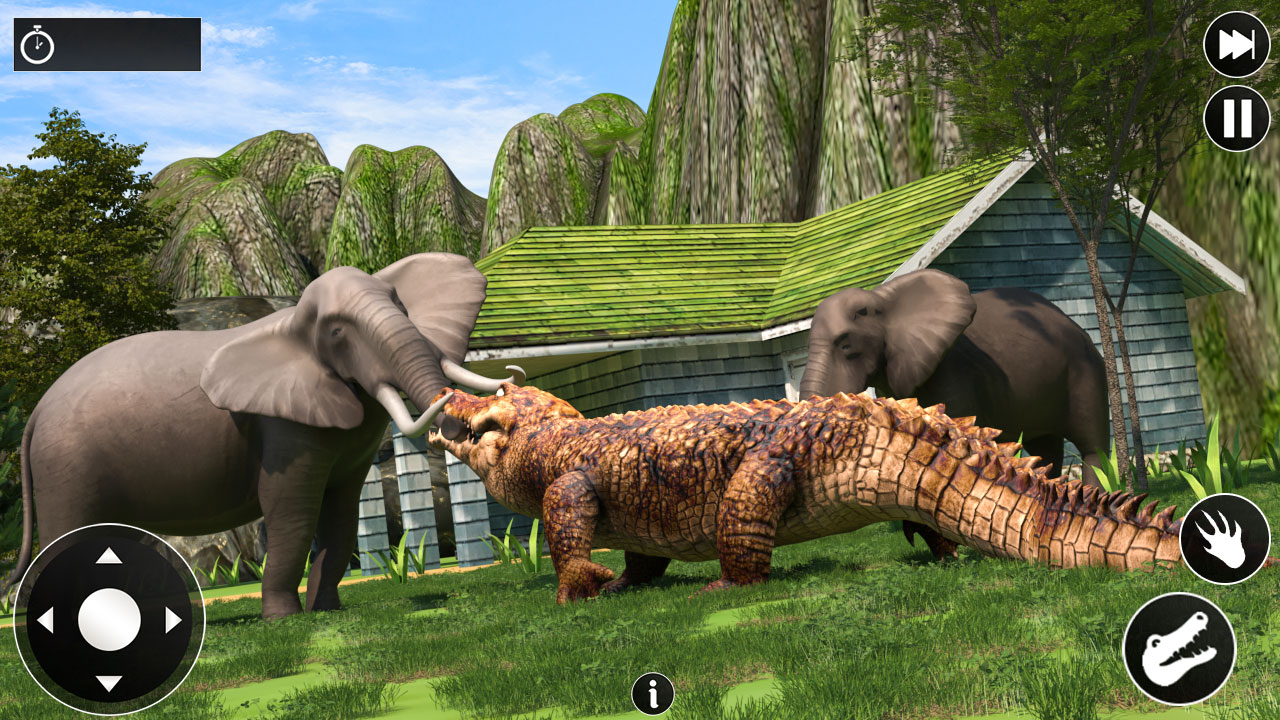1280x720 pixels.
Task: Skip to the next level
Action: [x=1235, y=44]
